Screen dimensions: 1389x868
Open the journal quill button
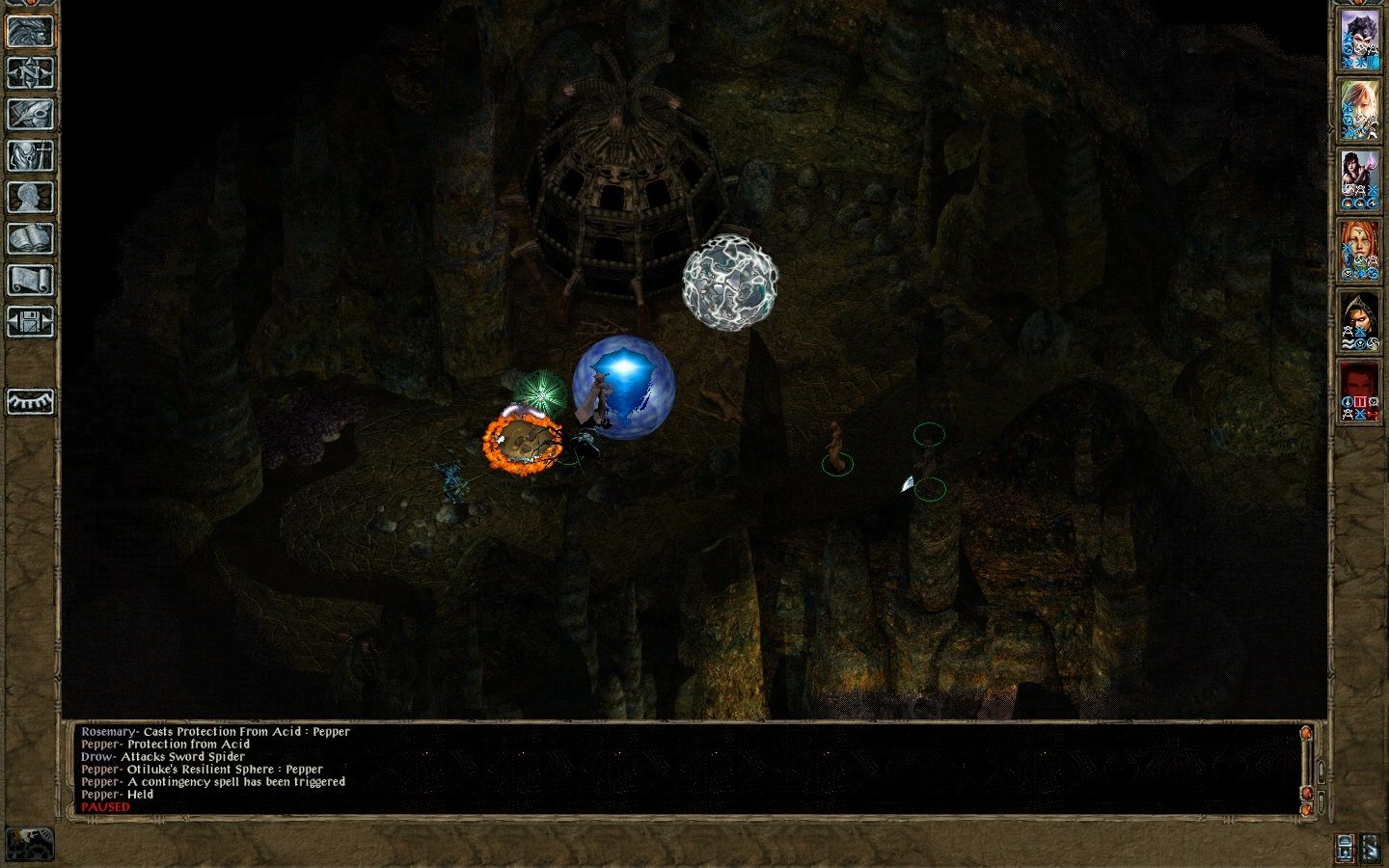(30, 114)
